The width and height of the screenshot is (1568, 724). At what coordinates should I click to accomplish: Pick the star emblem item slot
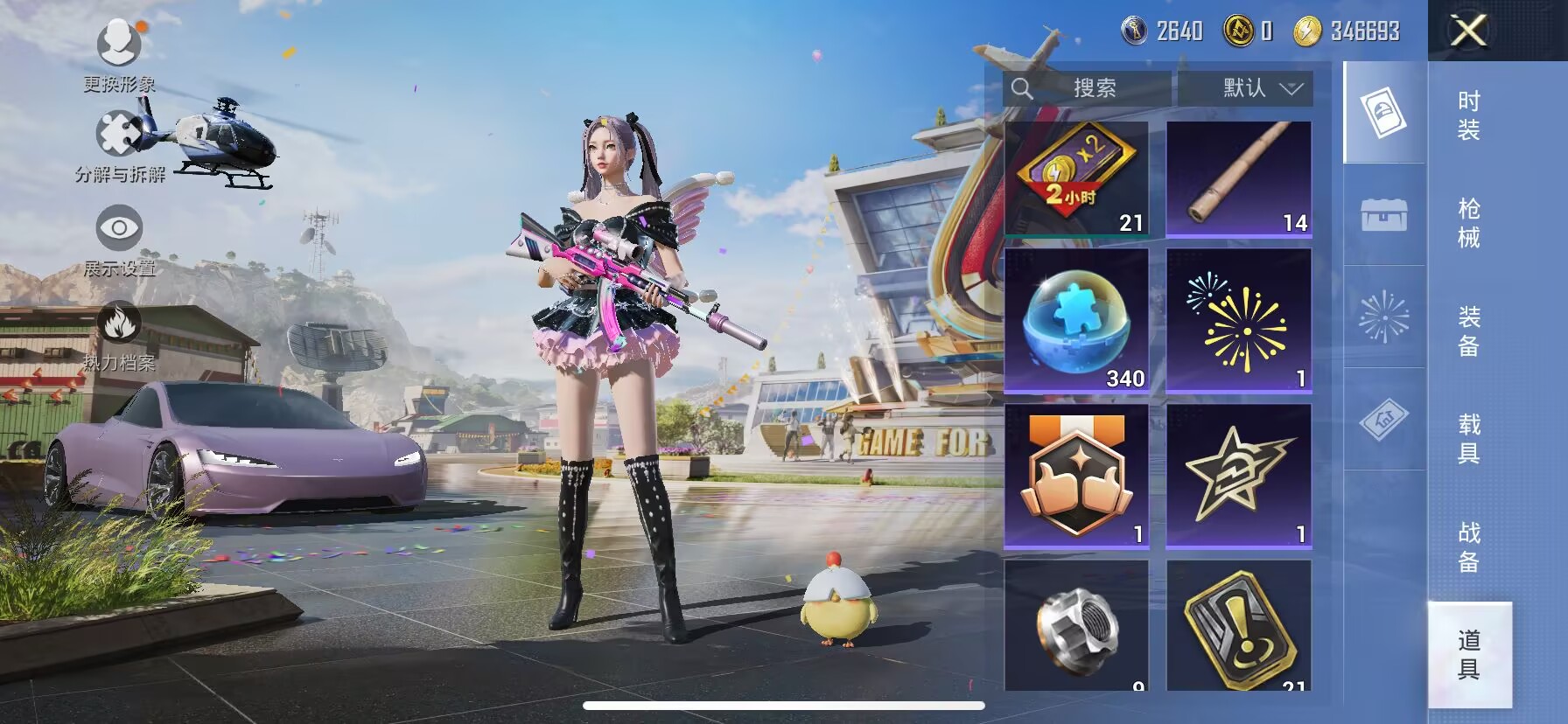[1238, 476]
